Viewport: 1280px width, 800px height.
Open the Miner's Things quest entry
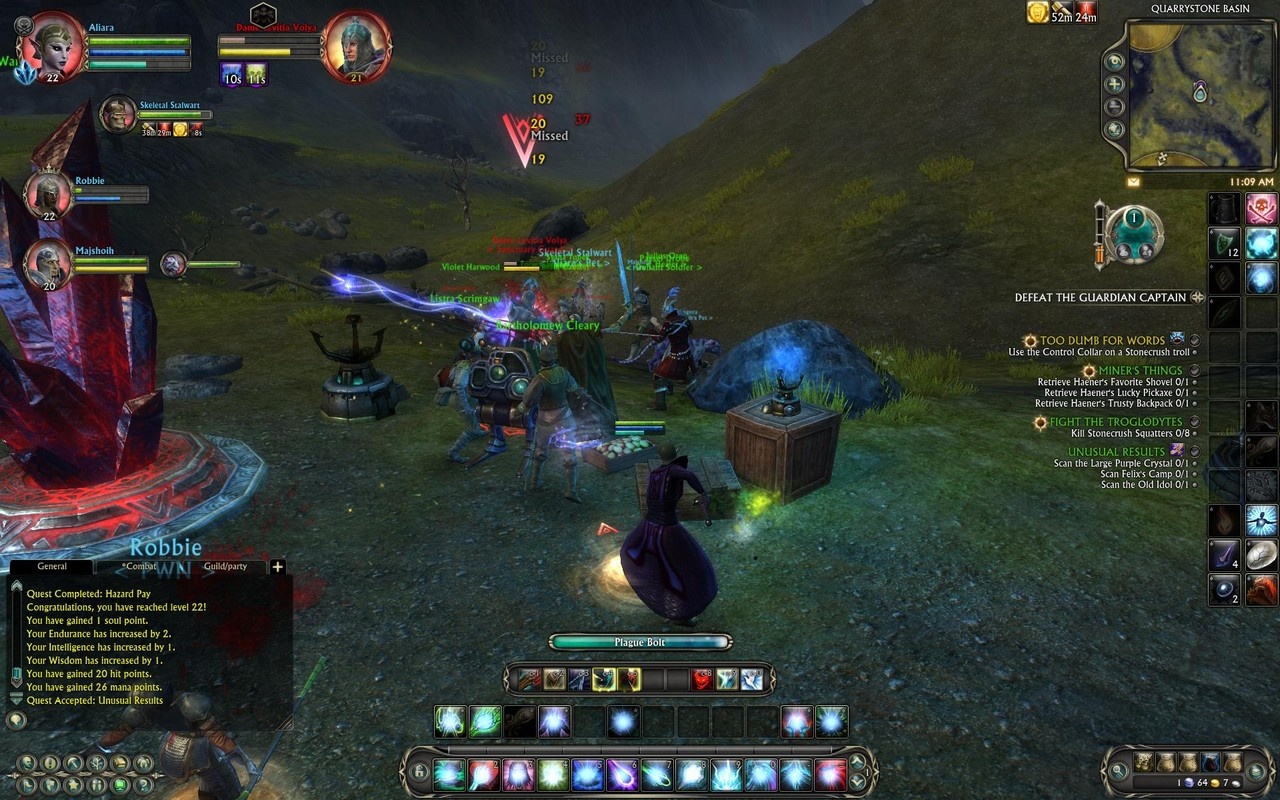1140,371
